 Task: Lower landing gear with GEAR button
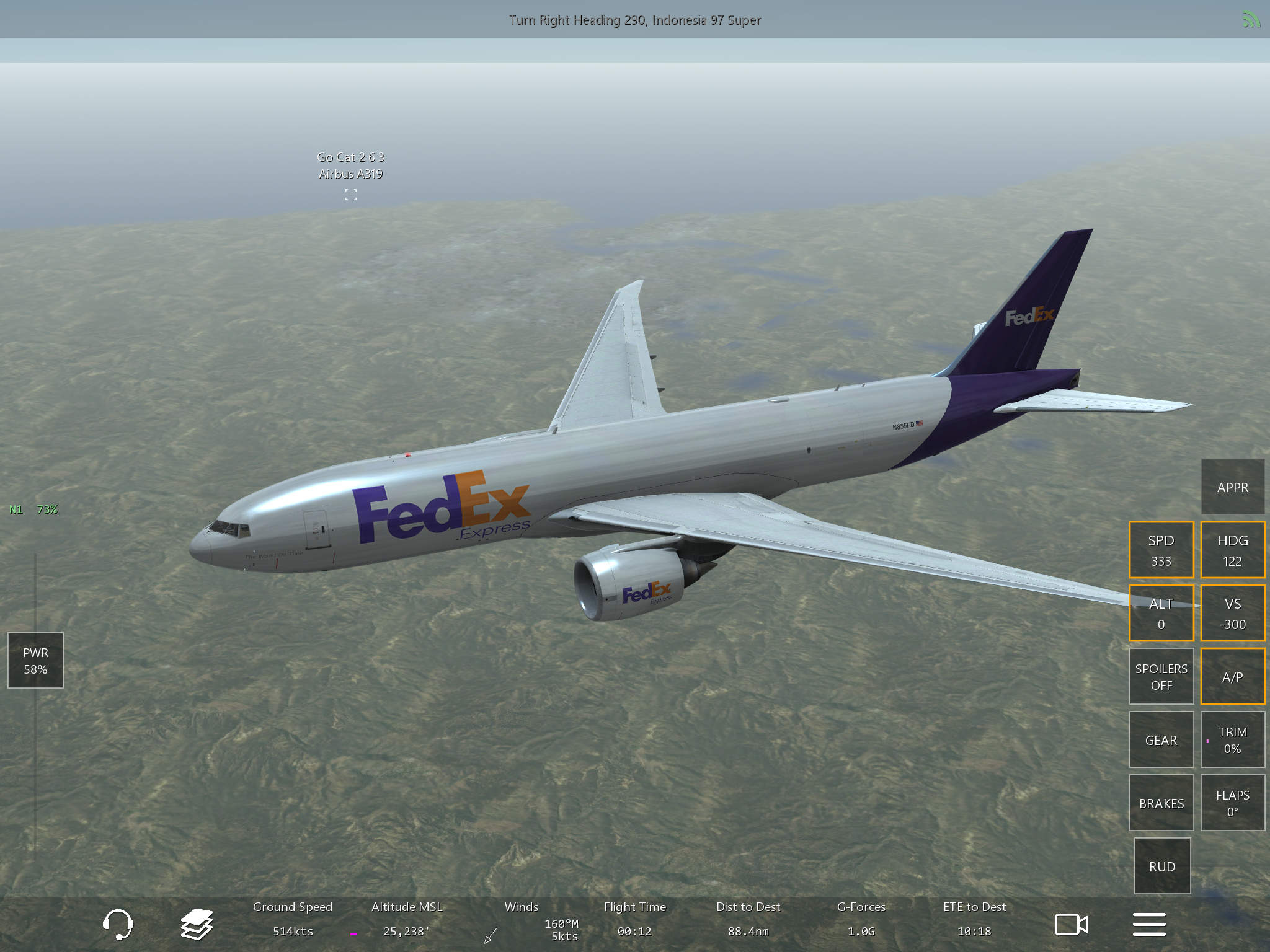click(1161, 740)
